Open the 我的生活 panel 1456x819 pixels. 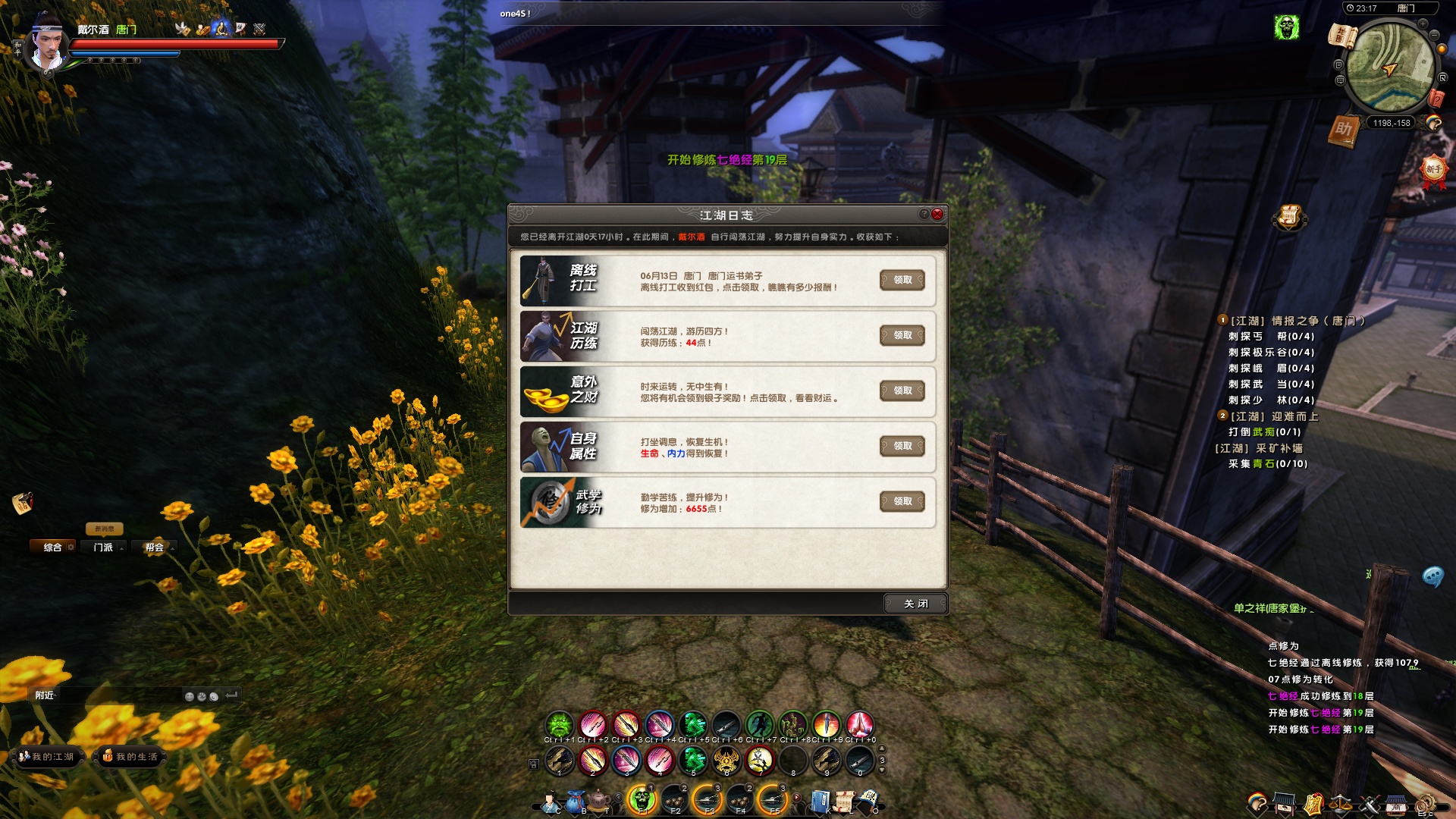130,757
